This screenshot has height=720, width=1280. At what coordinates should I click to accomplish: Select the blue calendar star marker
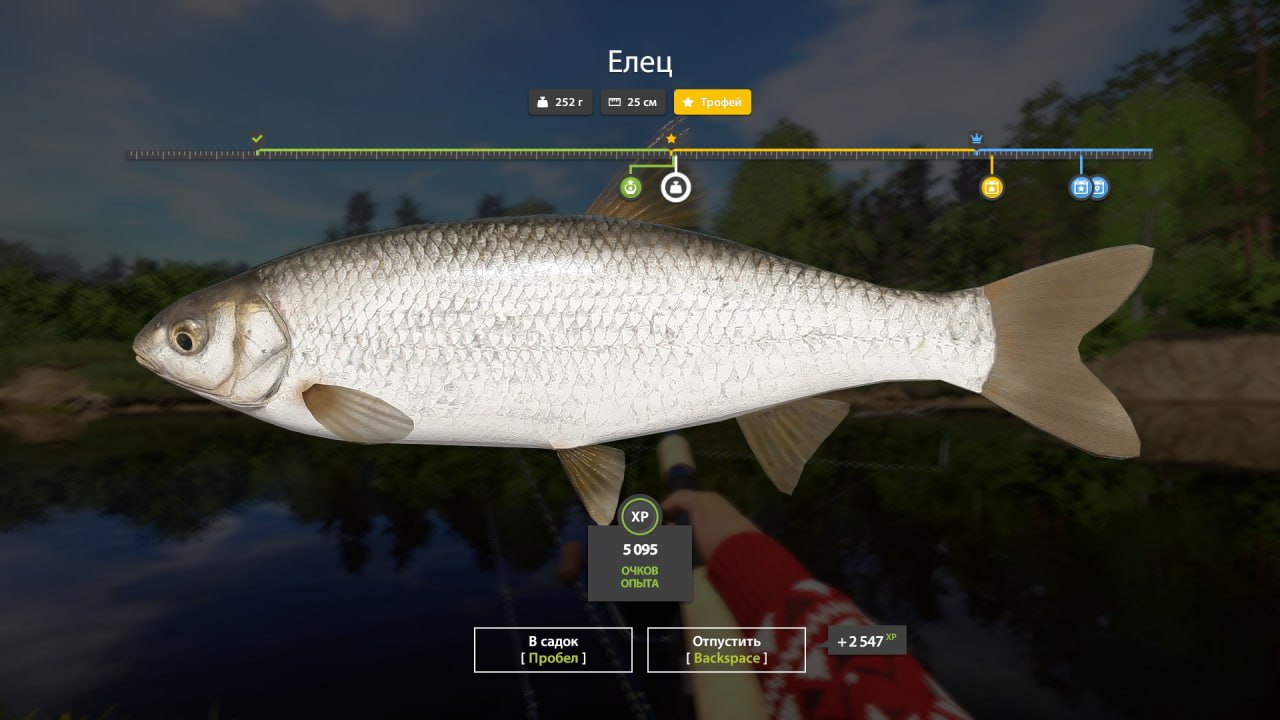pyautogui.click(x=1080, y=187)
